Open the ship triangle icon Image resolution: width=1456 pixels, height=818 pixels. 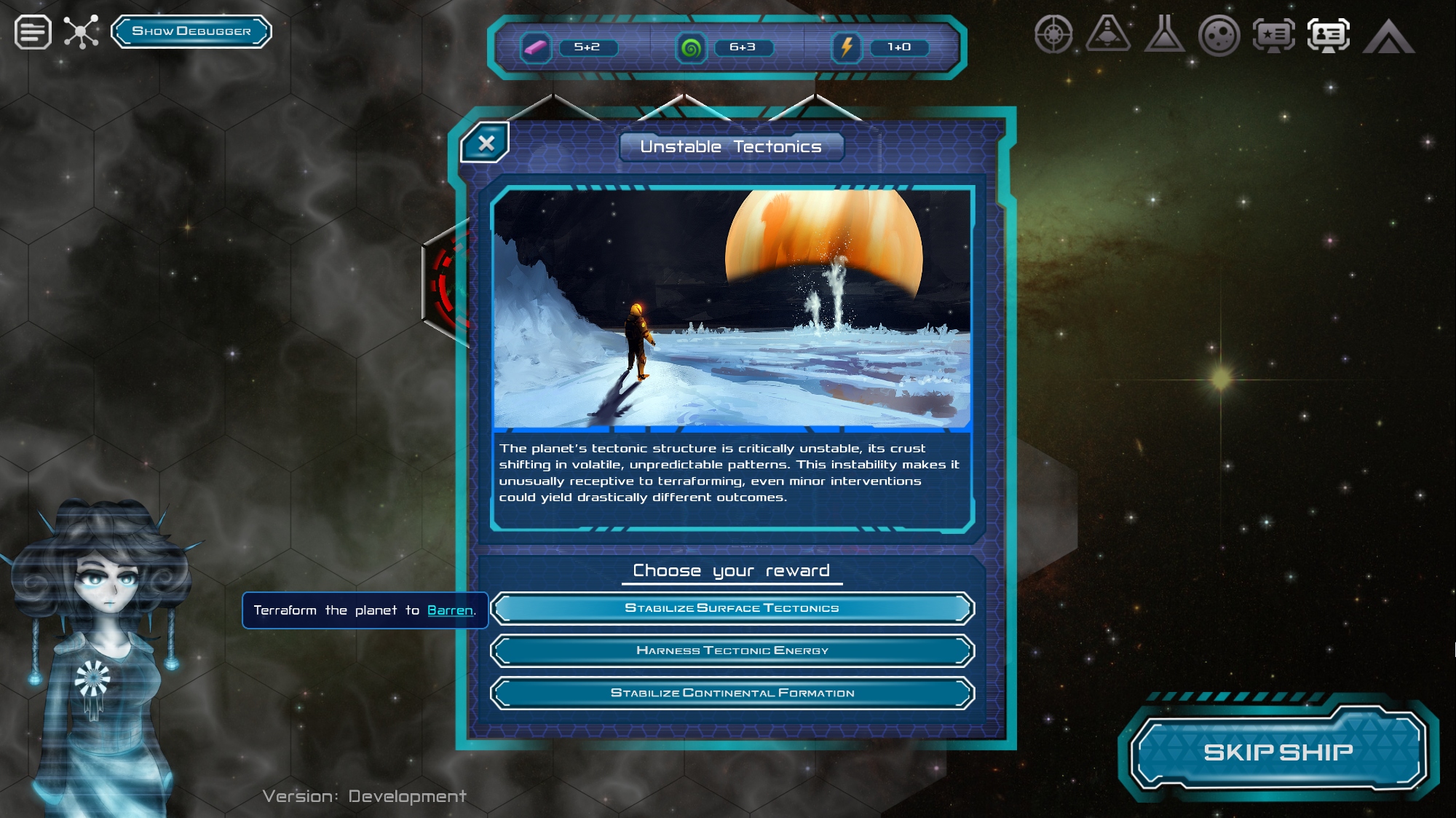(1108, 34)
